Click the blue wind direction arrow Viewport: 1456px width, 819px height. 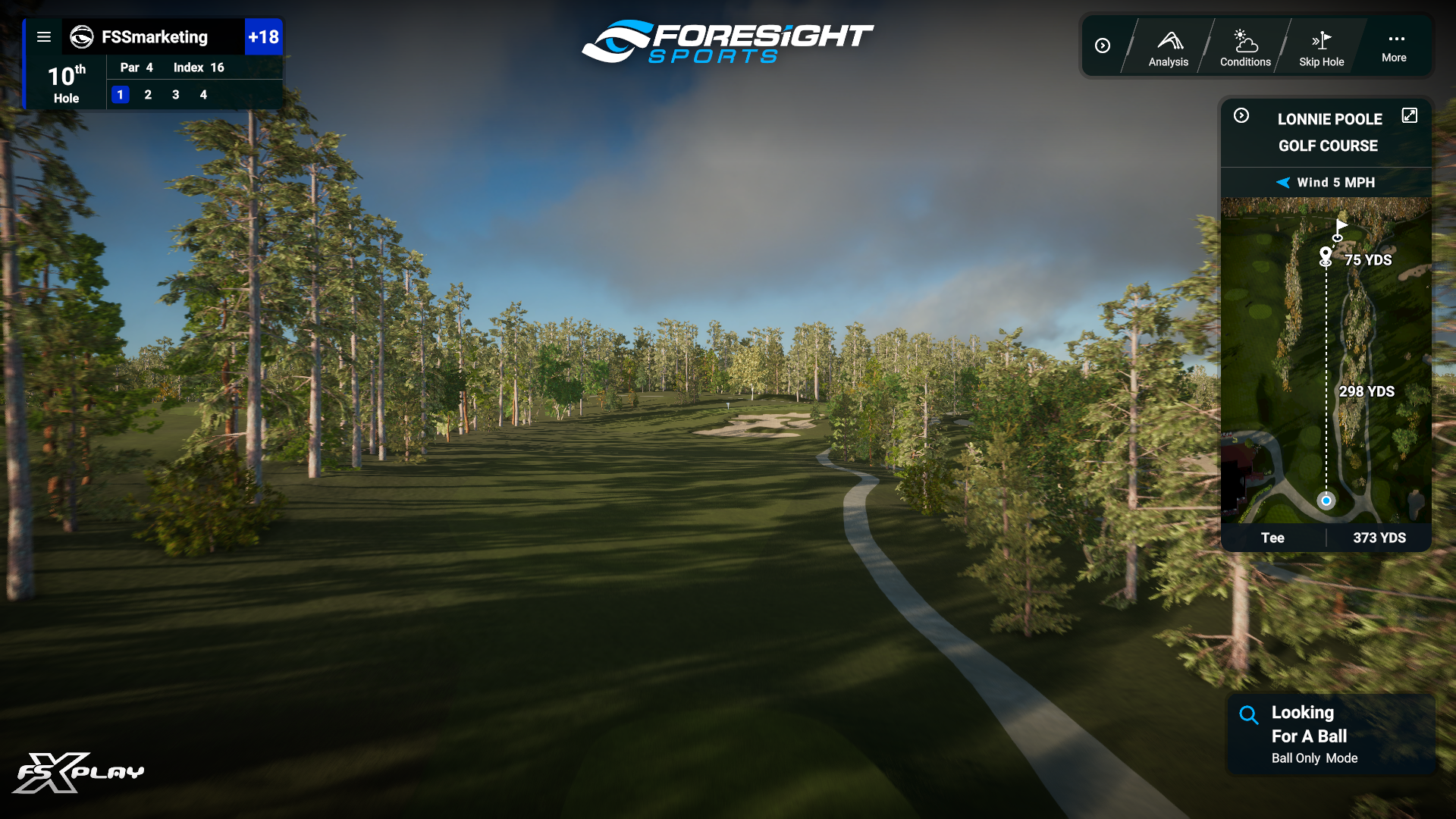coord(1282,182)
